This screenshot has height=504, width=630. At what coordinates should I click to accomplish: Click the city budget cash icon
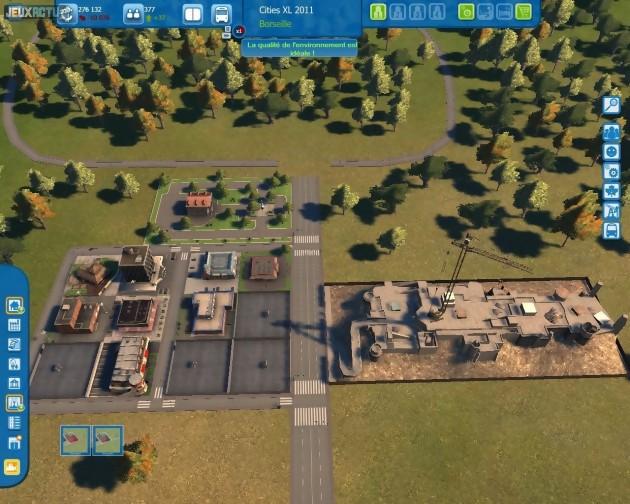[66, 13]
